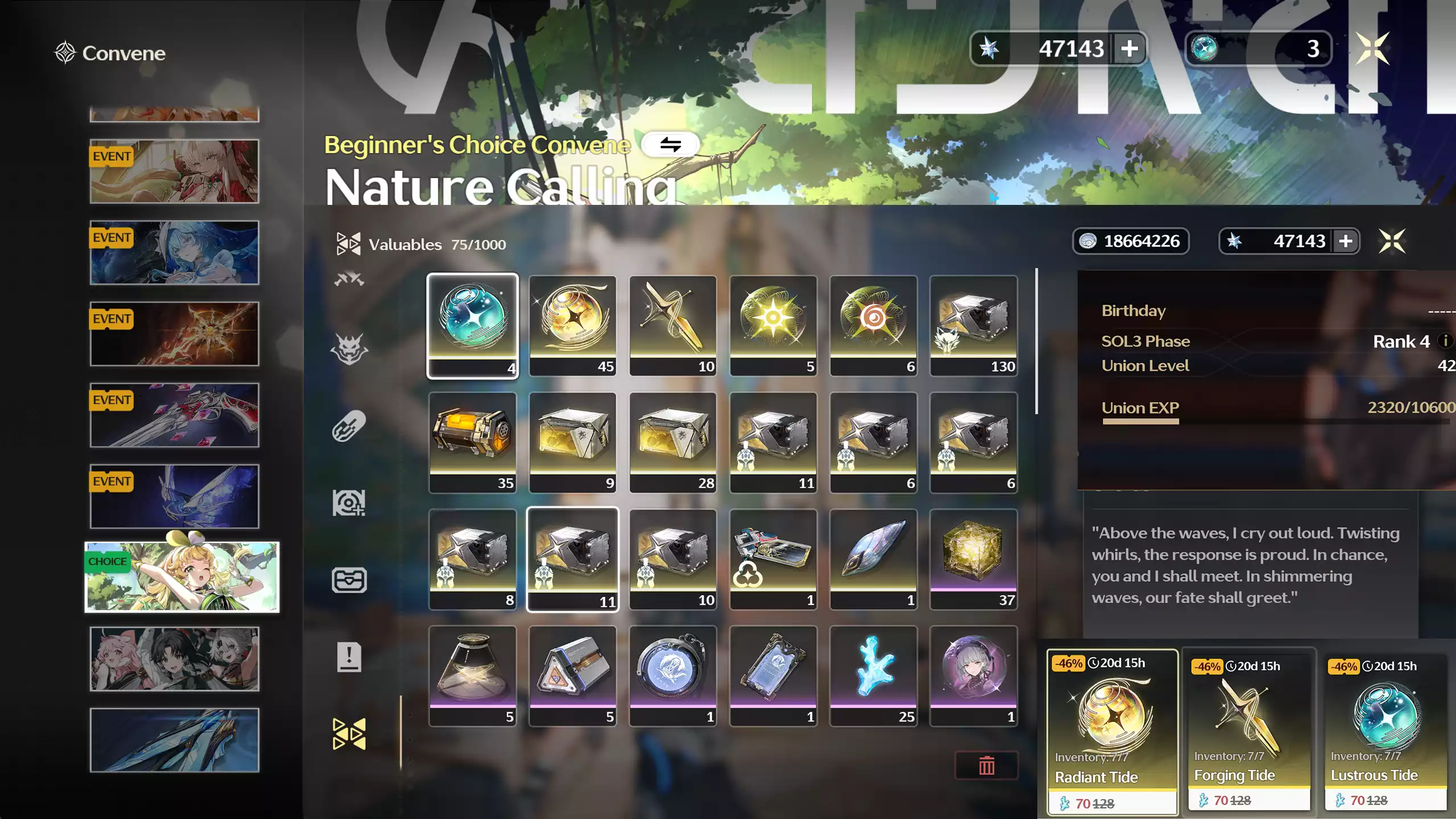
Task: Buy the discounted Forging Tide shop offer
Action: (x=1249, y=732)
